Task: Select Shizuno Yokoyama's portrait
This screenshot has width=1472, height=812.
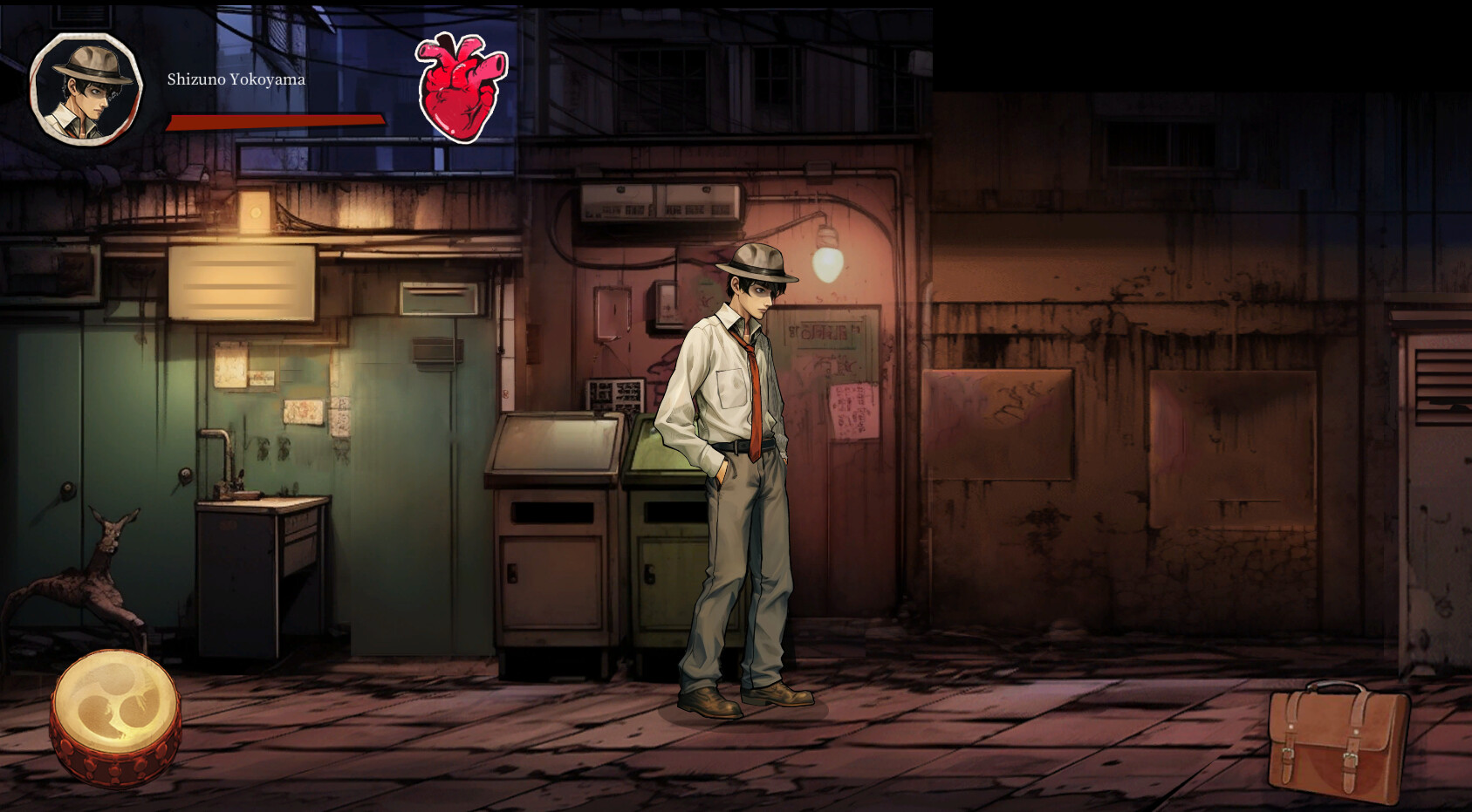Action: [85, 87]
